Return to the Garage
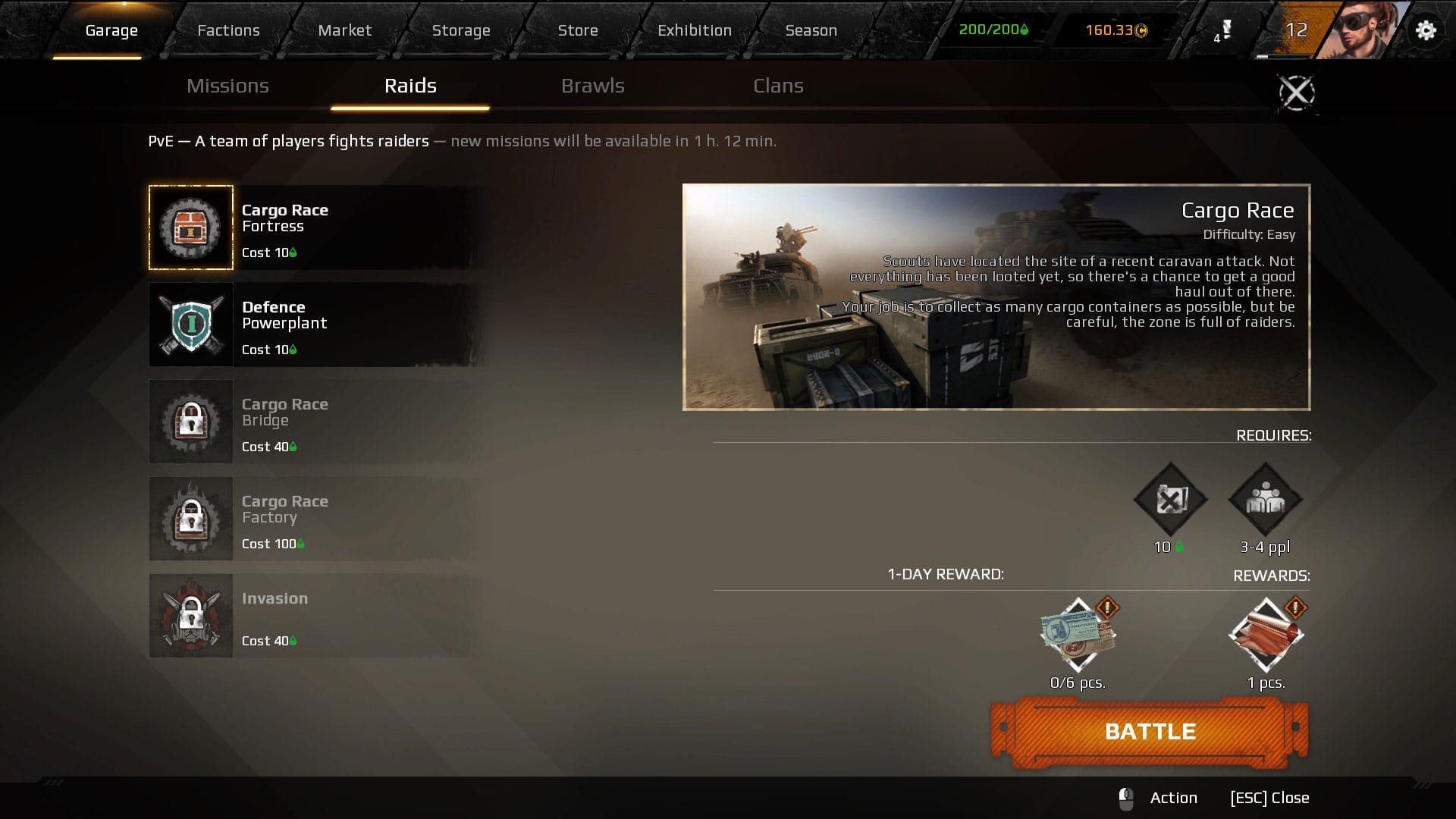Screen dimensions: 1456x819 [111, 30]
